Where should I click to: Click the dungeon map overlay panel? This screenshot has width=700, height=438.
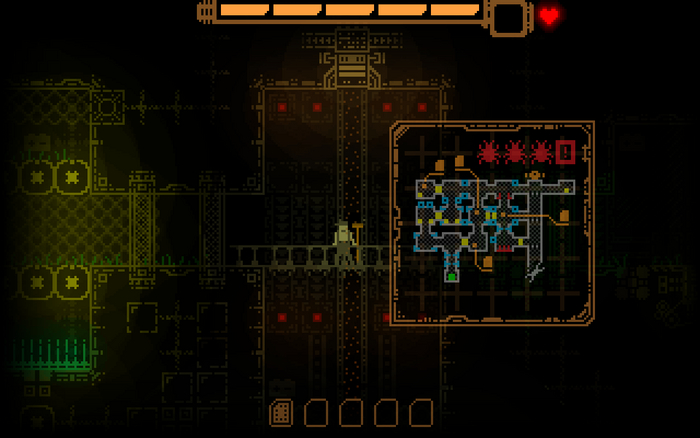tap(492, 223)
